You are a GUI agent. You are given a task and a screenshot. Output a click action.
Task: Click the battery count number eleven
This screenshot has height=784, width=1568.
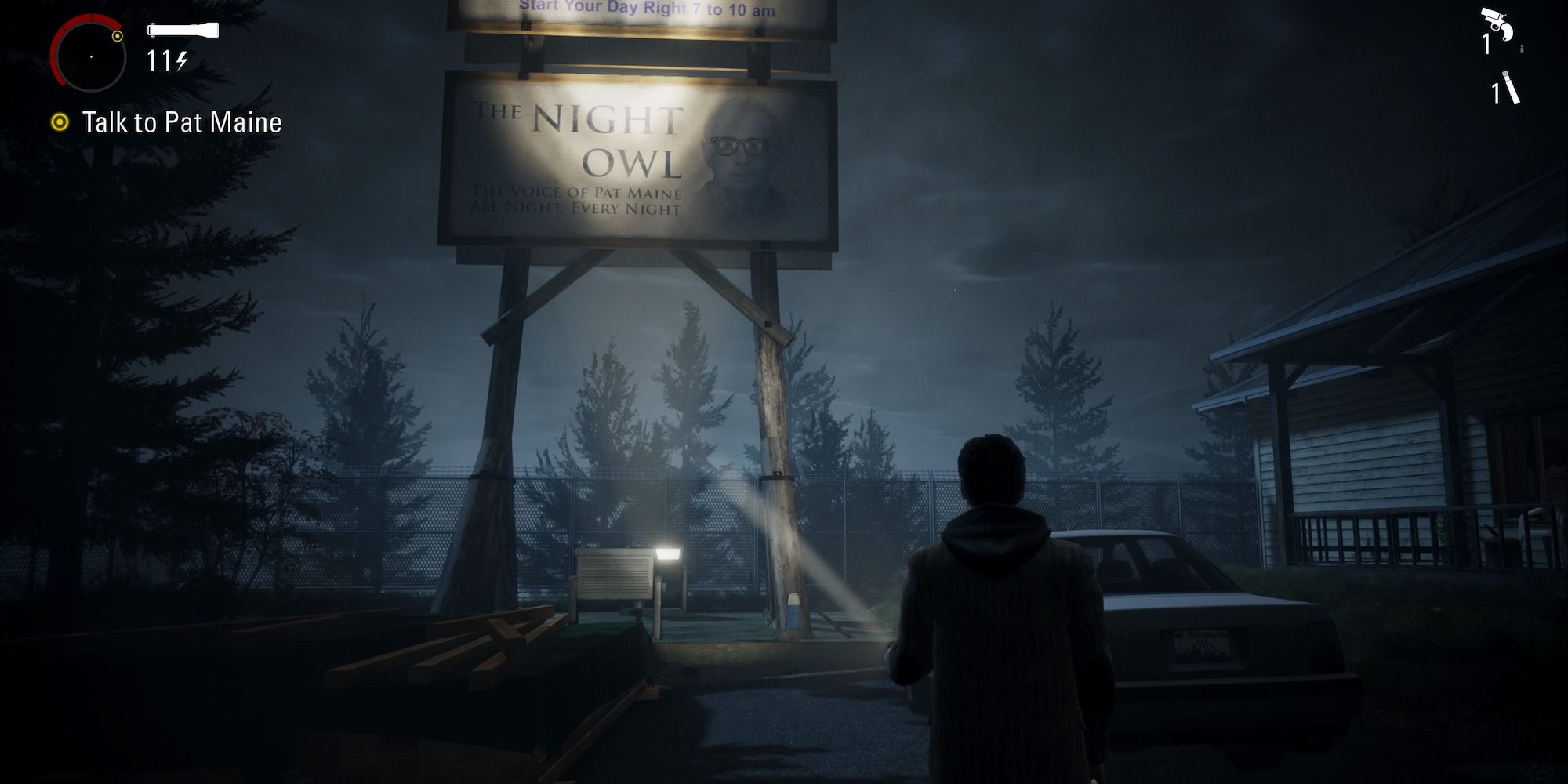(158, 62)
